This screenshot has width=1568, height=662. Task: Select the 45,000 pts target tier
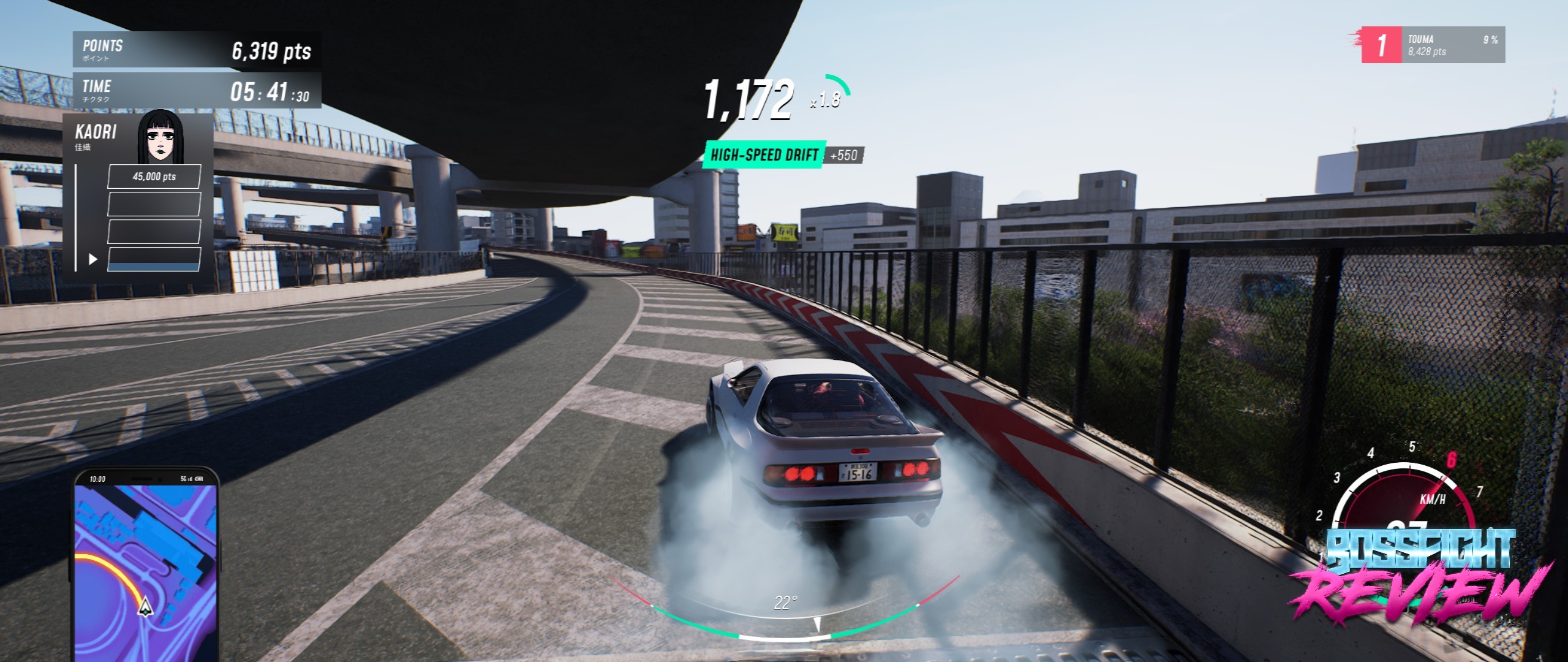[154, 177]
